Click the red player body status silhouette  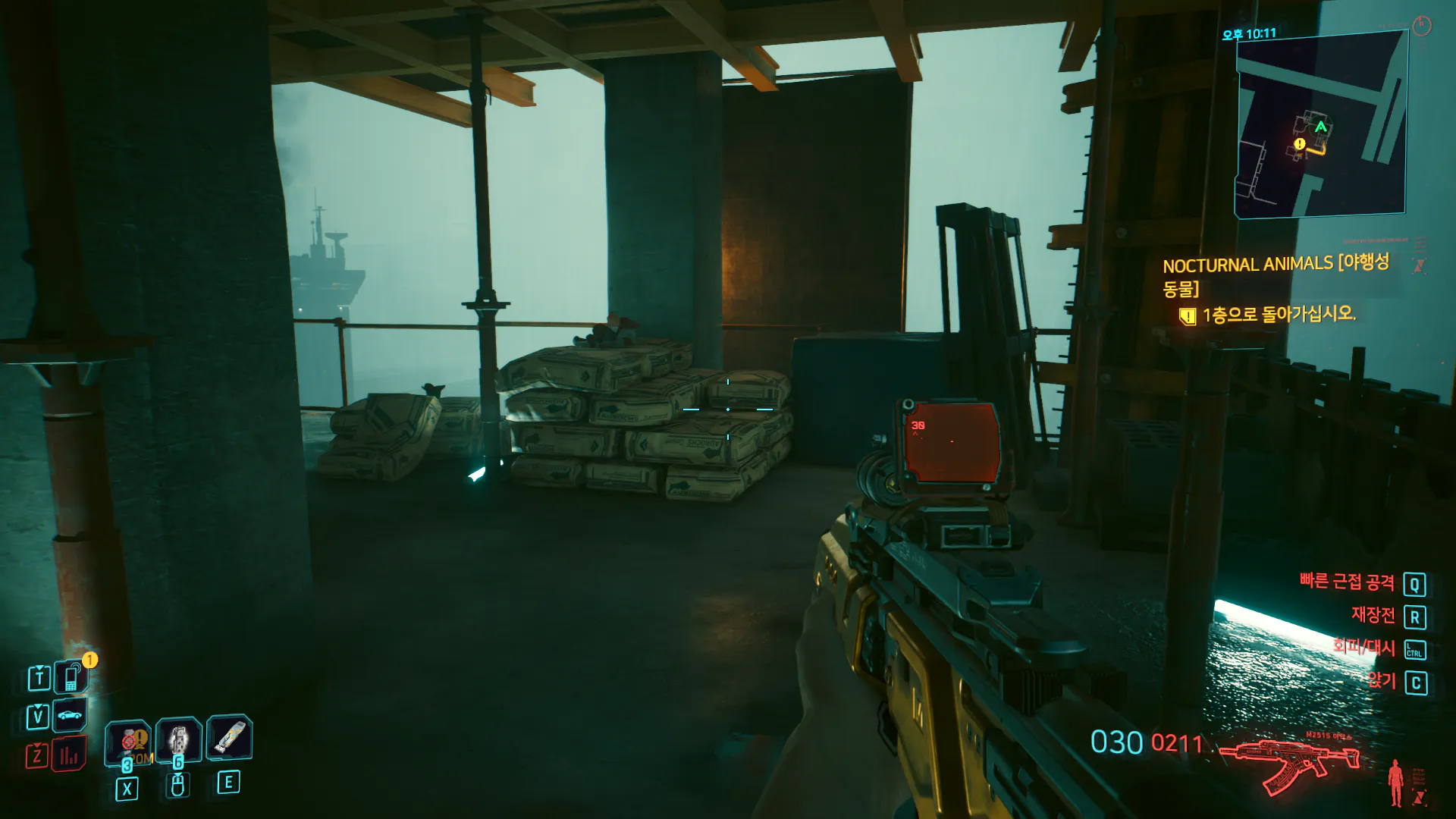(1395, 783)
